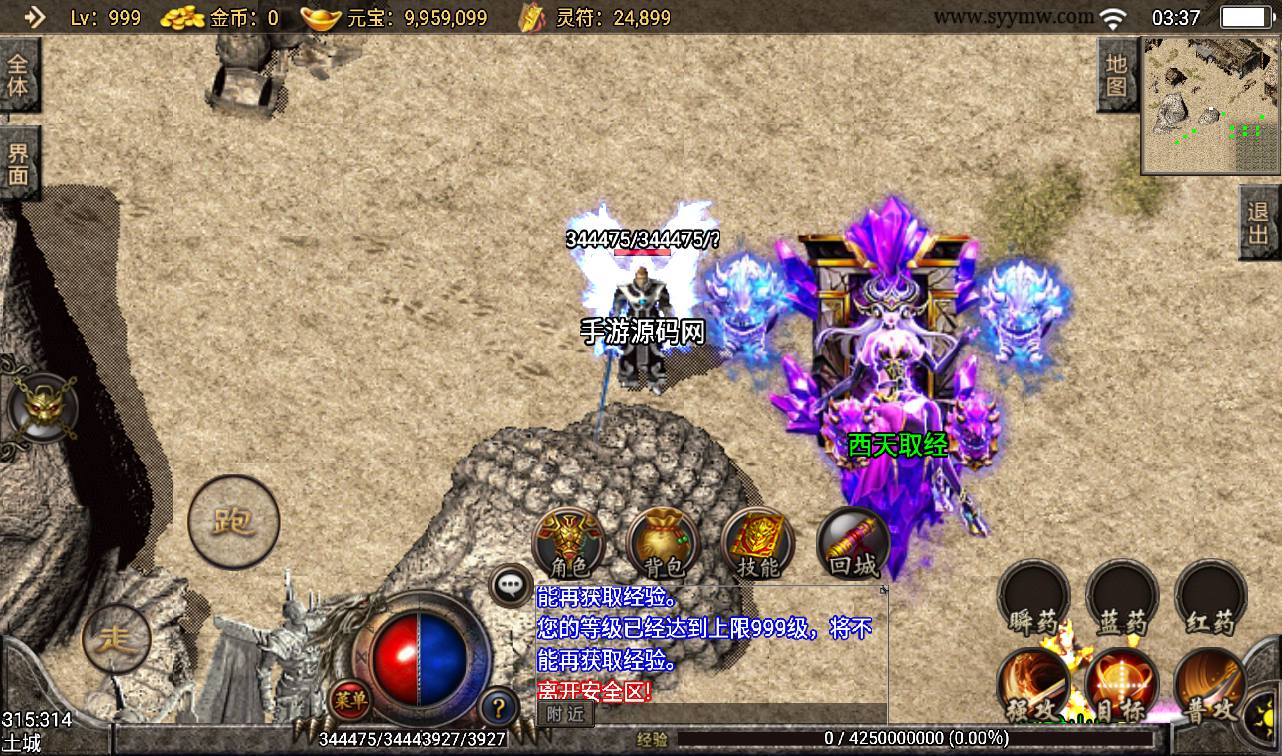Image resolution: width=1282 pixels, height=756 pixels.
Task: Open the 菜单 menu button
Action: click(351, 698)
